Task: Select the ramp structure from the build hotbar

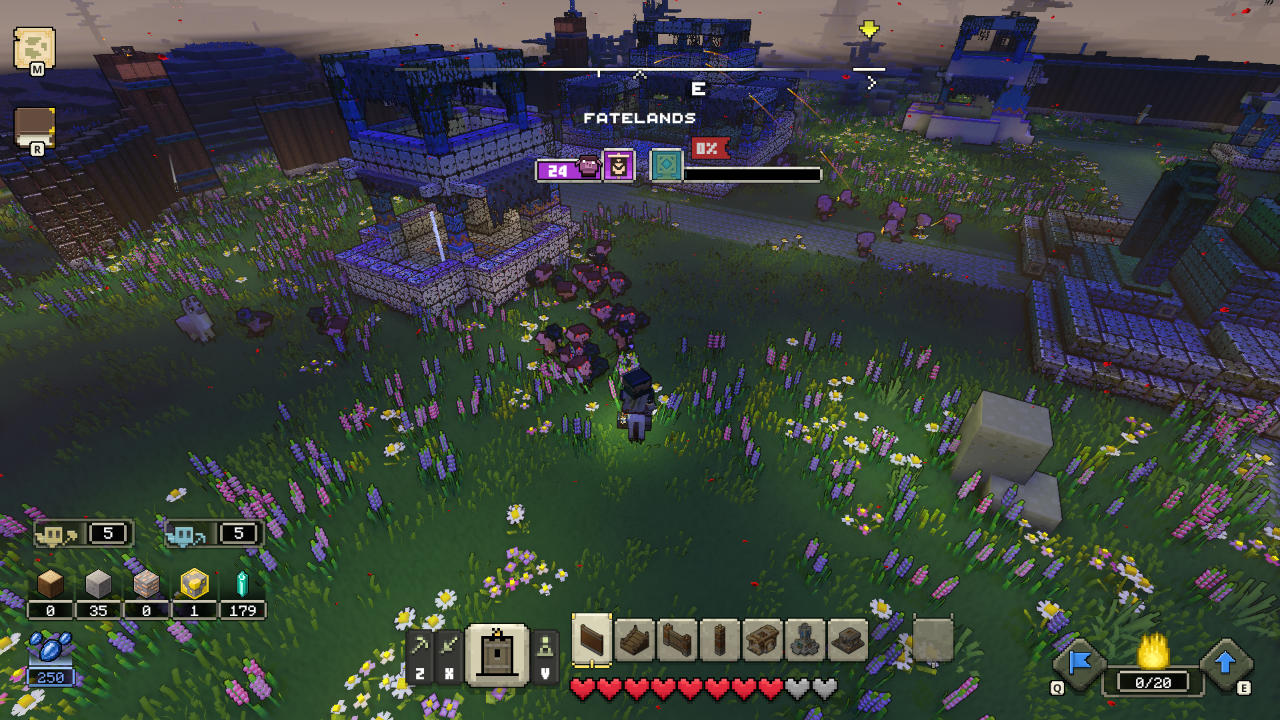Action: [633, 638]
